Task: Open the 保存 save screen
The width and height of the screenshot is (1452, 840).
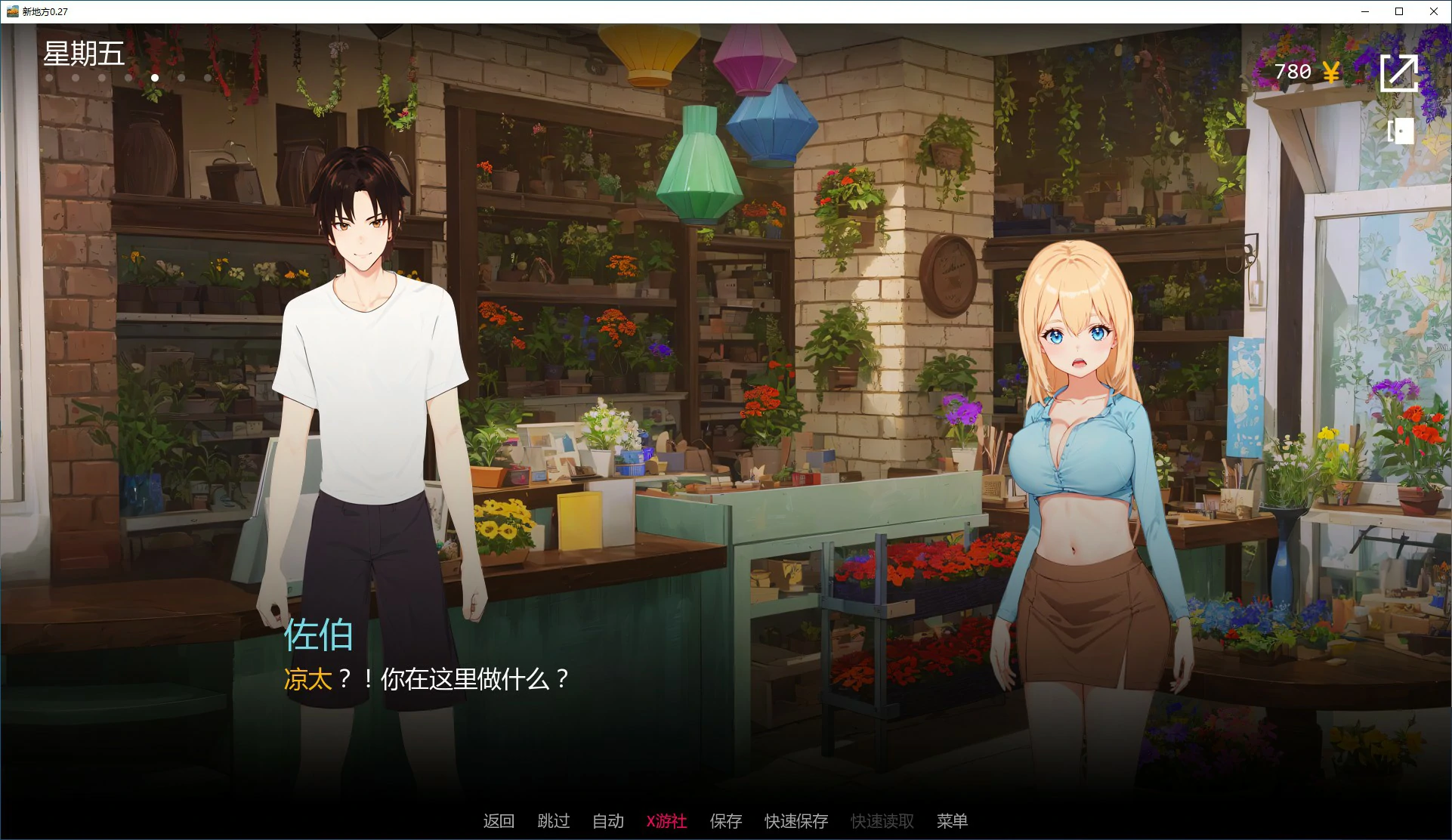Action: pyautogui.click(x=726, y=821)
